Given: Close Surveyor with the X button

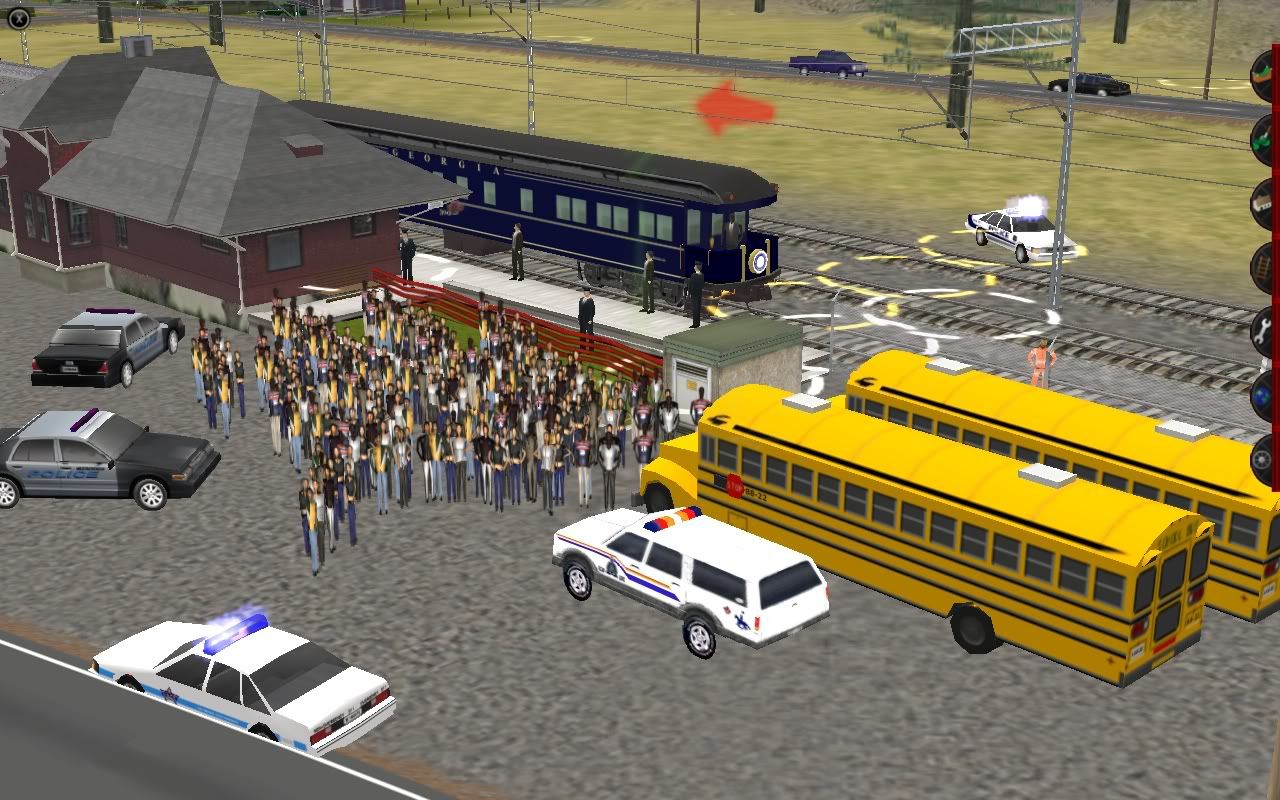Looking at the screenshot, I should [x=17, y=14].
